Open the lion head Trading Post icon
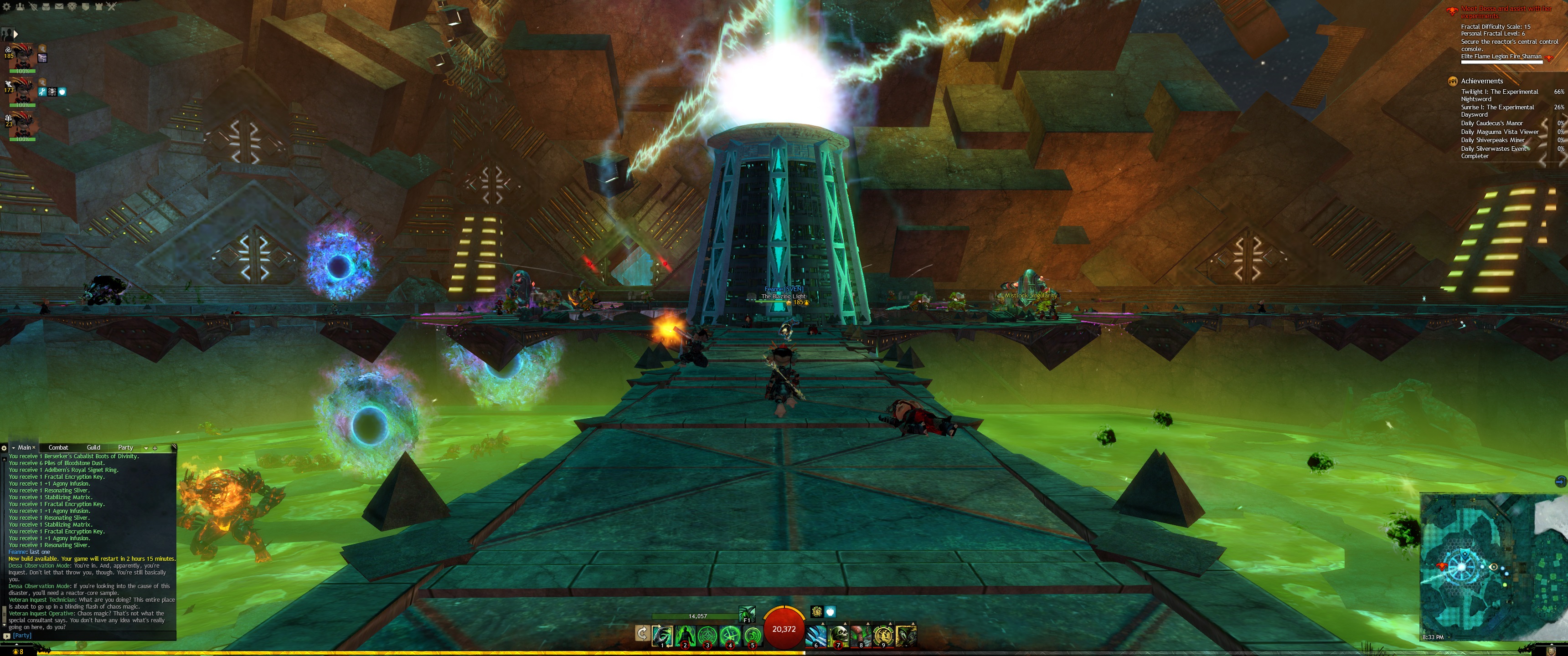 (x=72, y=7)
